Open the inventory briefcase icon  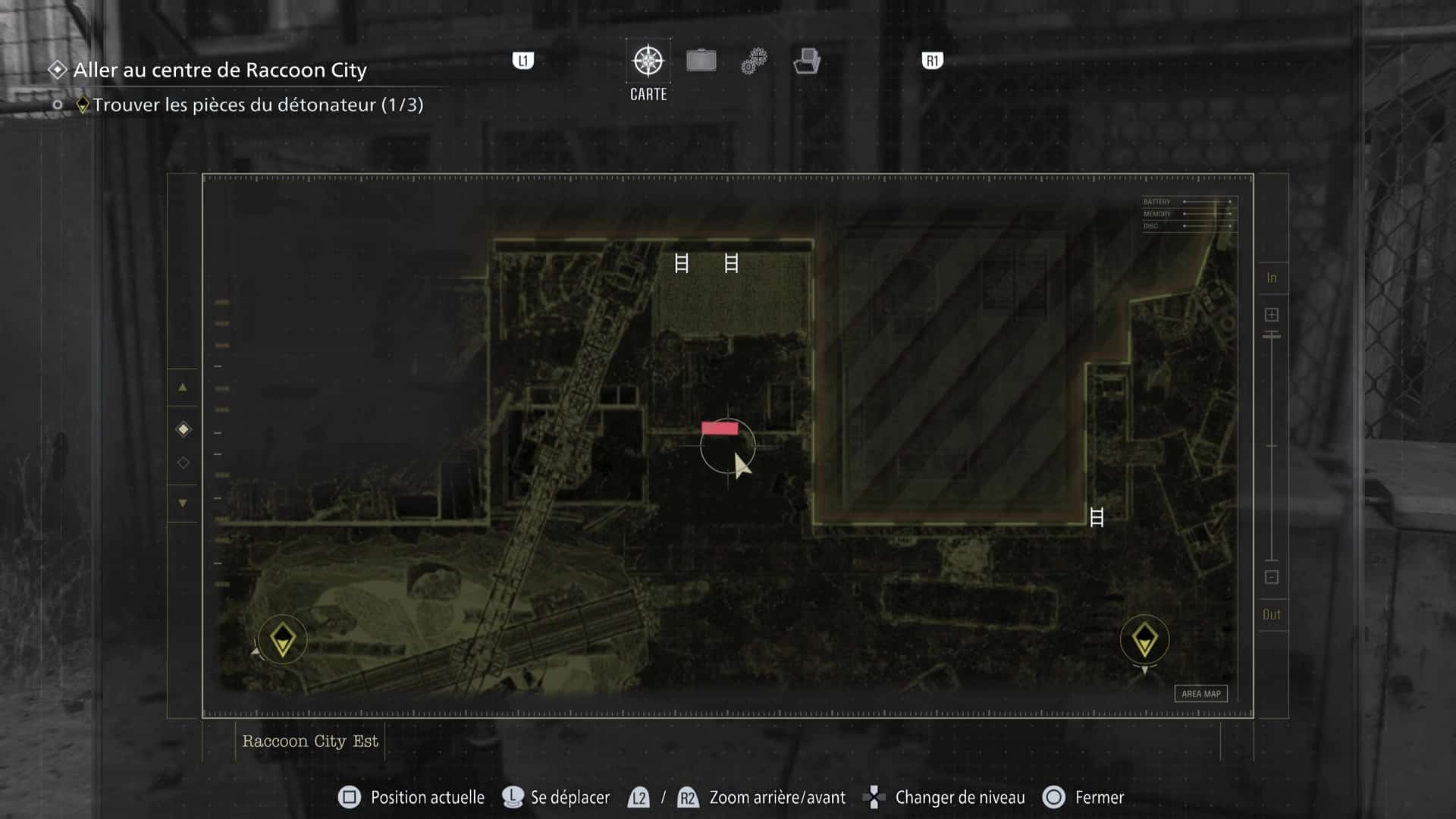click(x=701, y=61)
